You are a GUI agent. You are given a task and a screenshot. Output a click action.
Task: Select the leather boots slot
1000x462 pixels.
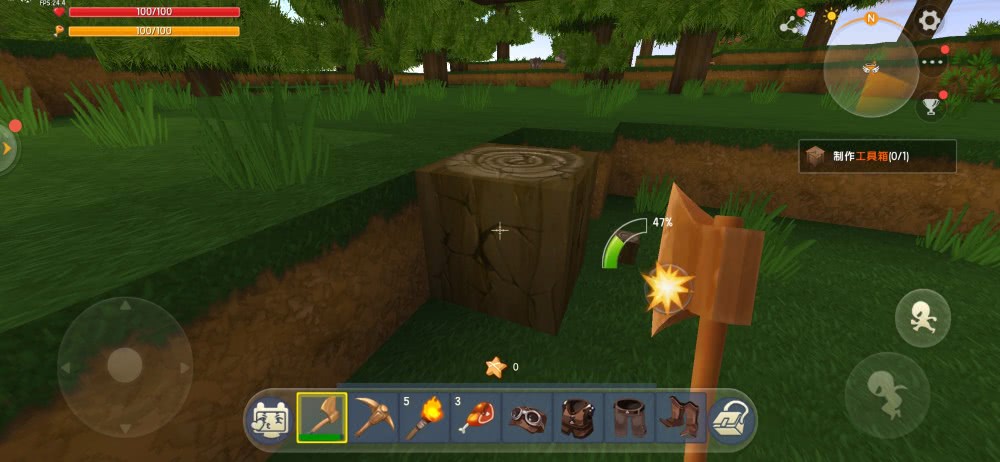[x=681, y=417]
